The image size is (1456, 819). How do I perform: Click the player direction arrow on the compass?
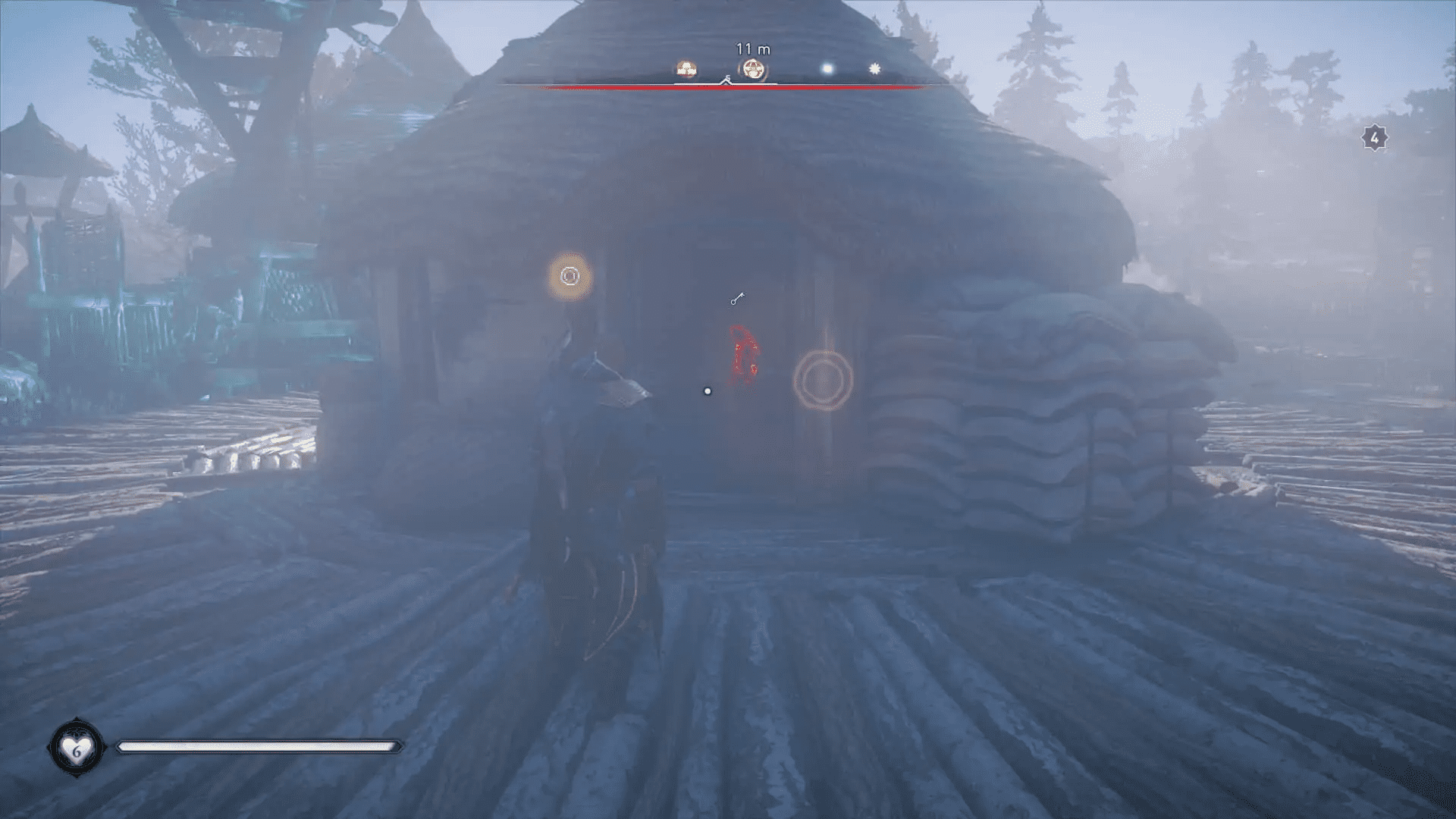(726, 81)
